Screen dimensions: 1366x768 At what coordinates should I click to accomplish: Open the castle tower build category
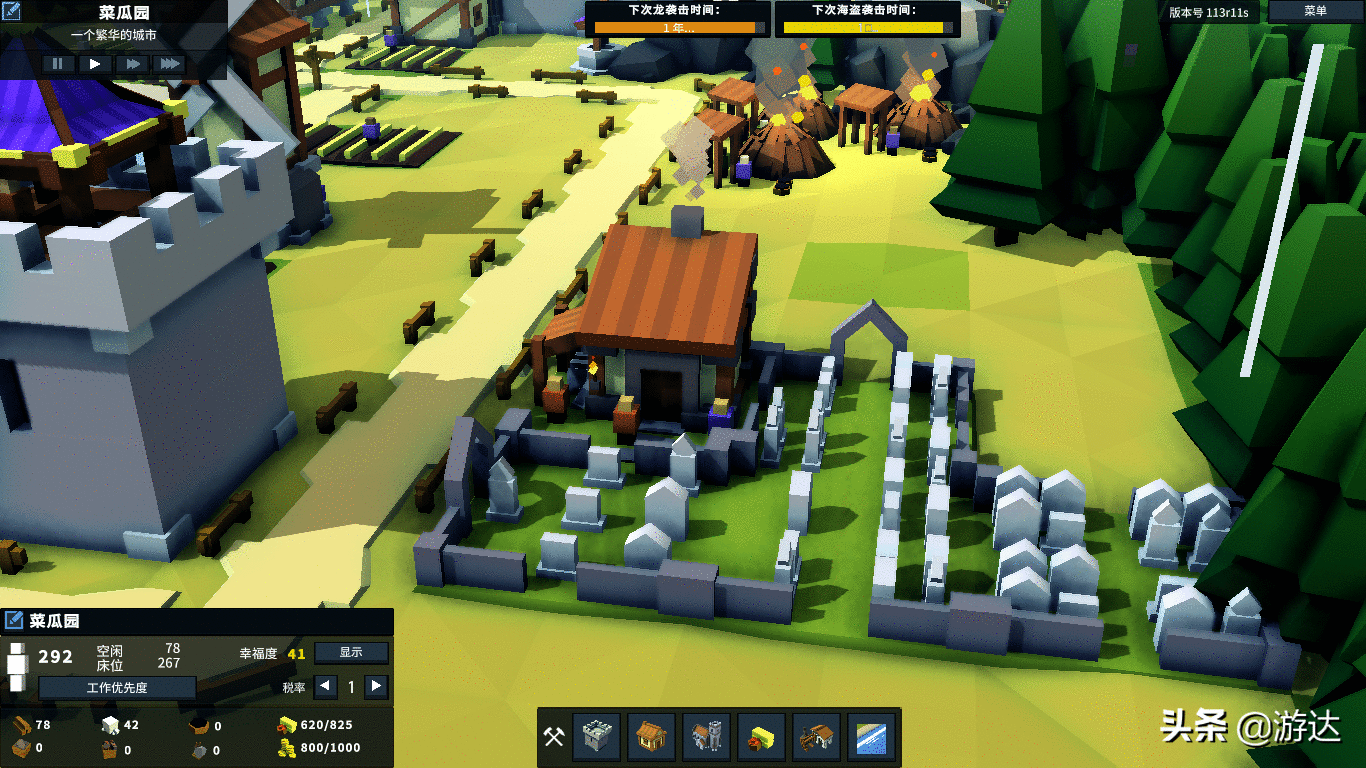[x=596, y=738]
